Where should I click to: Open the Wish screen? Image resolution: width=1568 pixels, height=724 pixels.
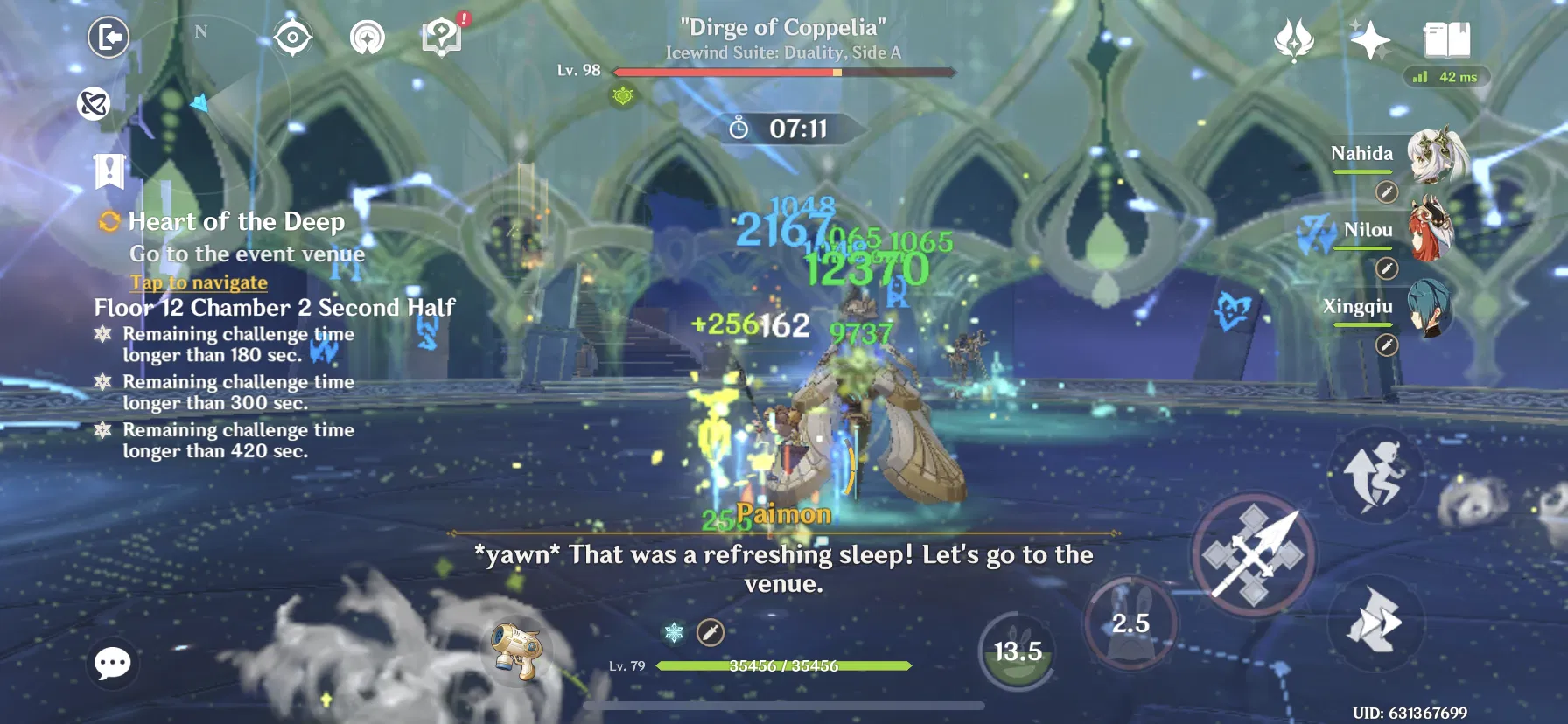point(1293,38)
